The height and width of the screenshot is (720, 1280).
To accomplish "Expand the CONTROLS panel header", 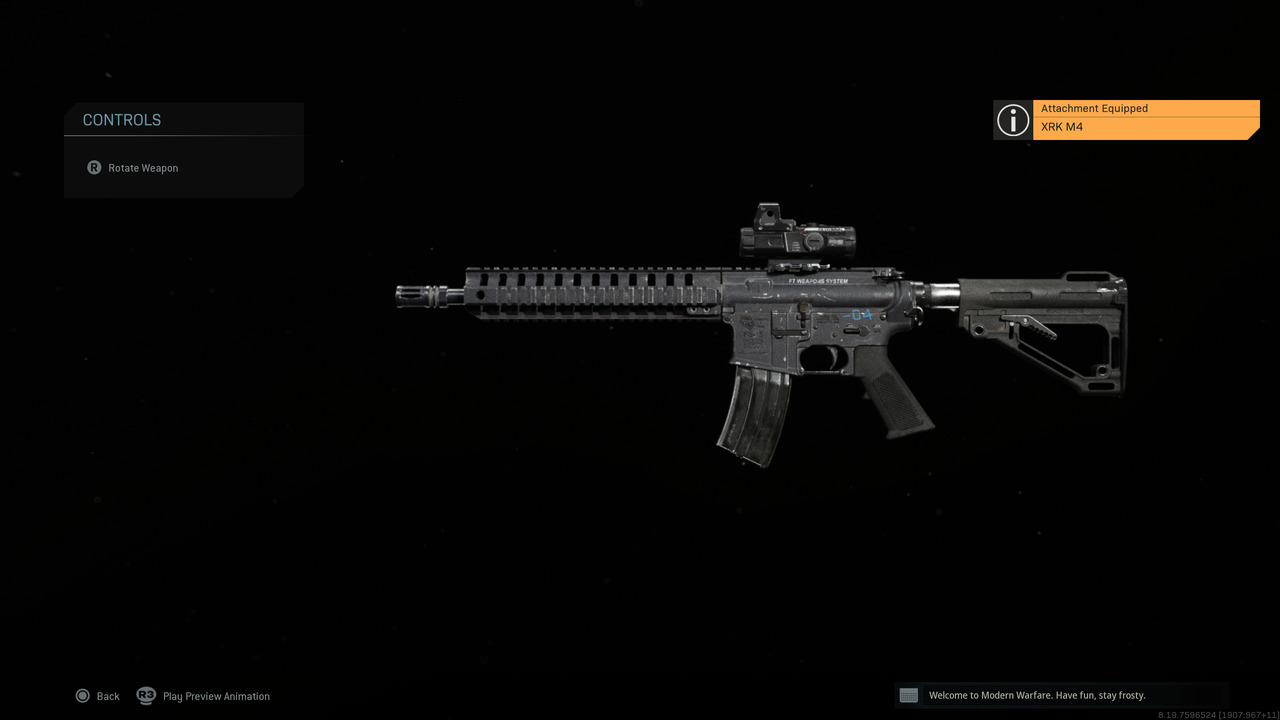I will (121, 119).
